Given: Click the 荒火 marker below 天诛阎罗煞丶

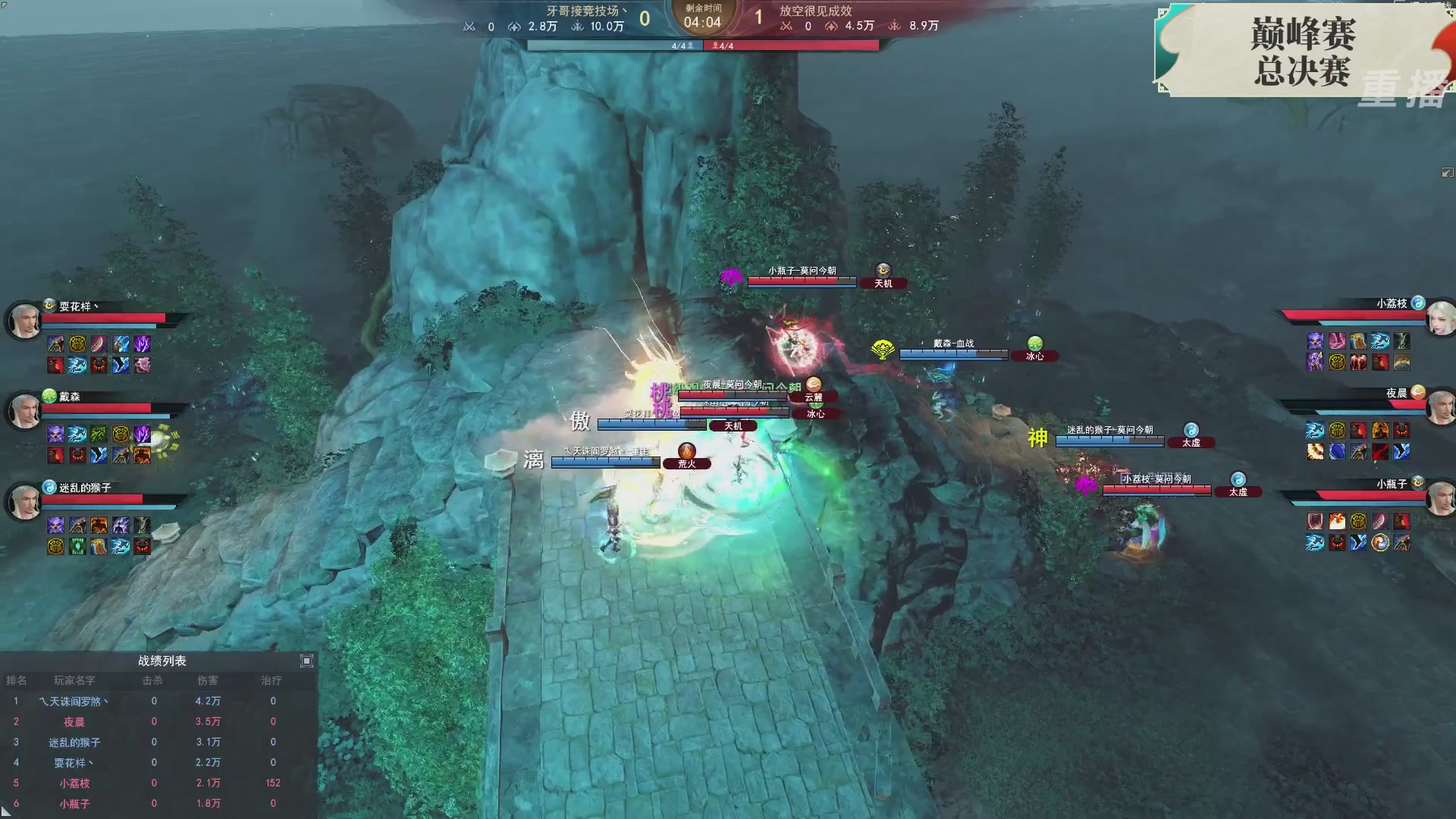Looking at the screenshot, I should 687,463.
